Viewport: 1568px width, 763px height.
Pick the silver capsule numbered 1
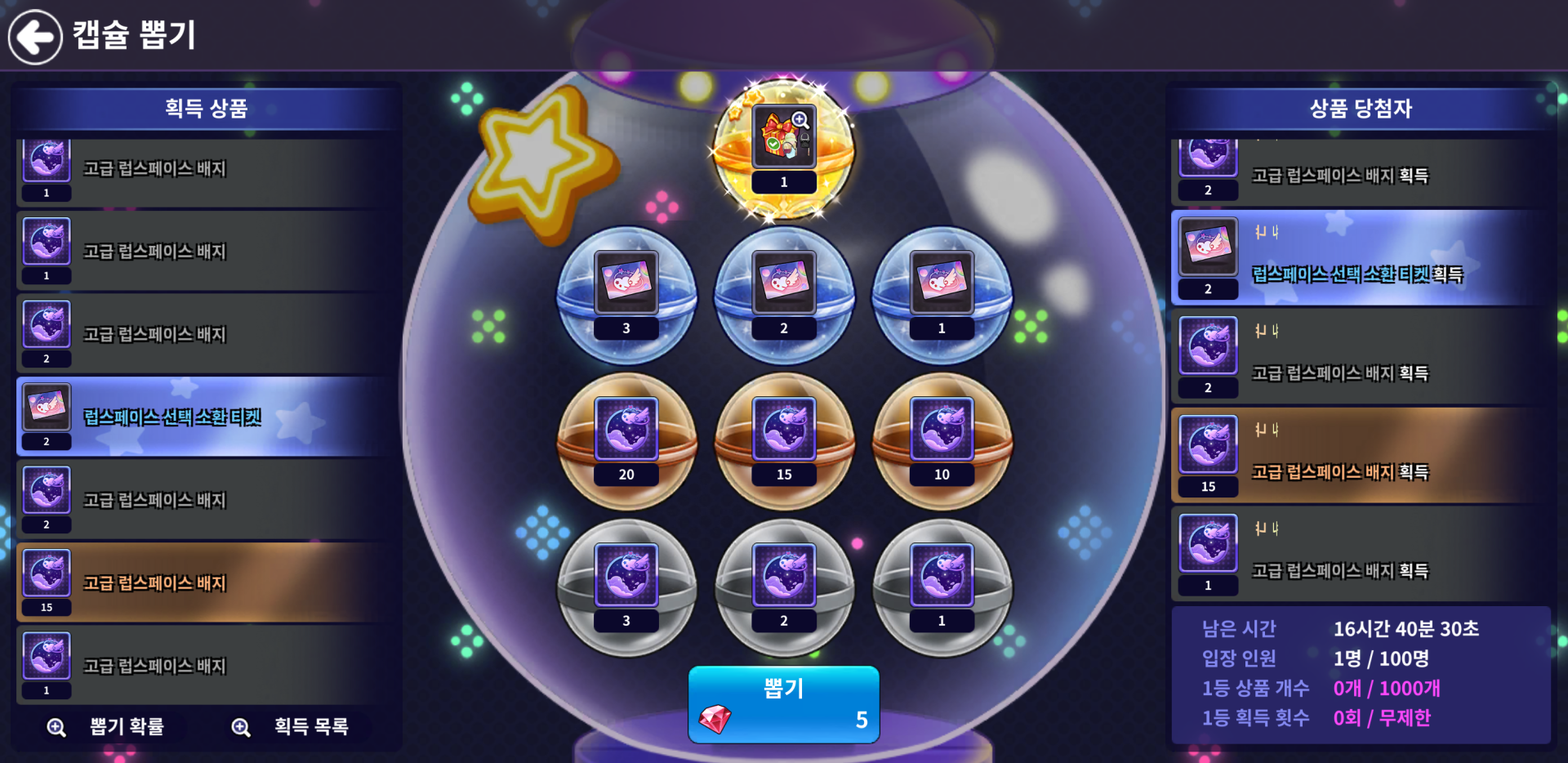click(x=942, y=587)
